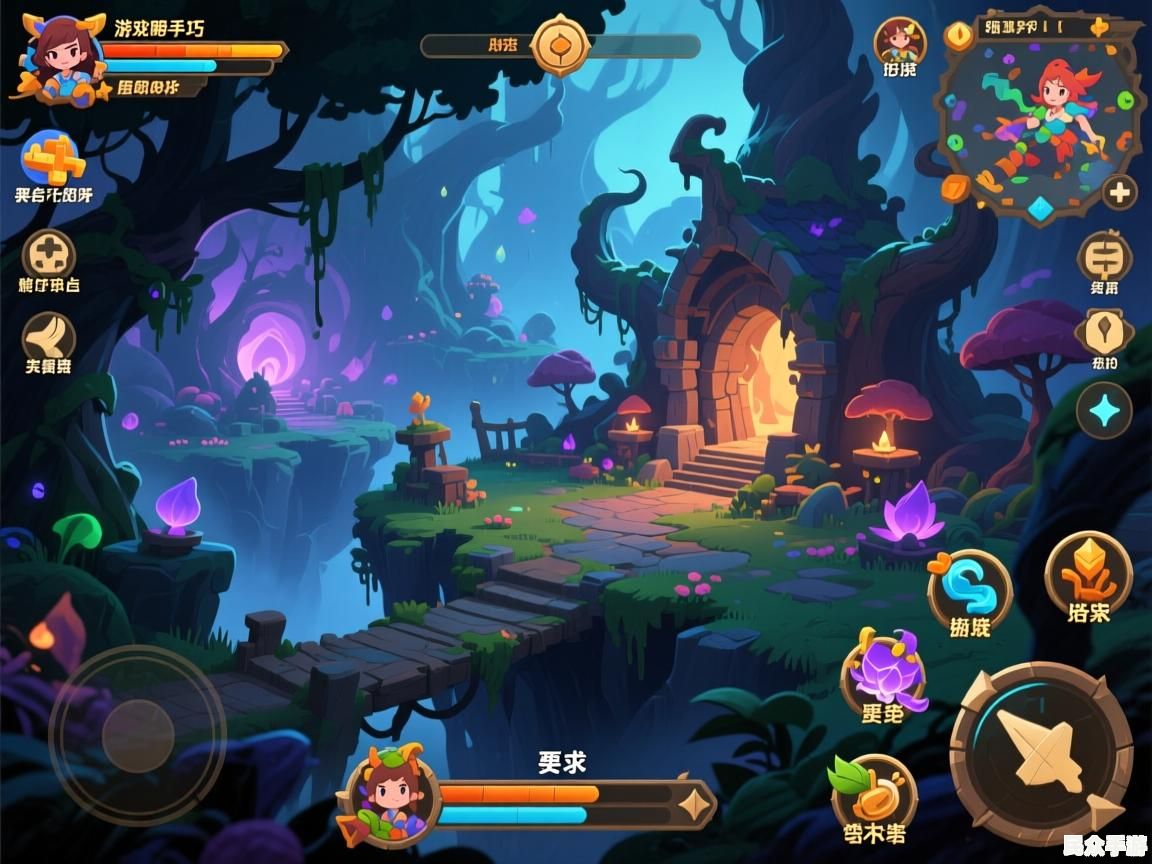Viewport: 1152px width, 864px height.
Task: Open the player portrait in the top-left
Action: (62, 55)
